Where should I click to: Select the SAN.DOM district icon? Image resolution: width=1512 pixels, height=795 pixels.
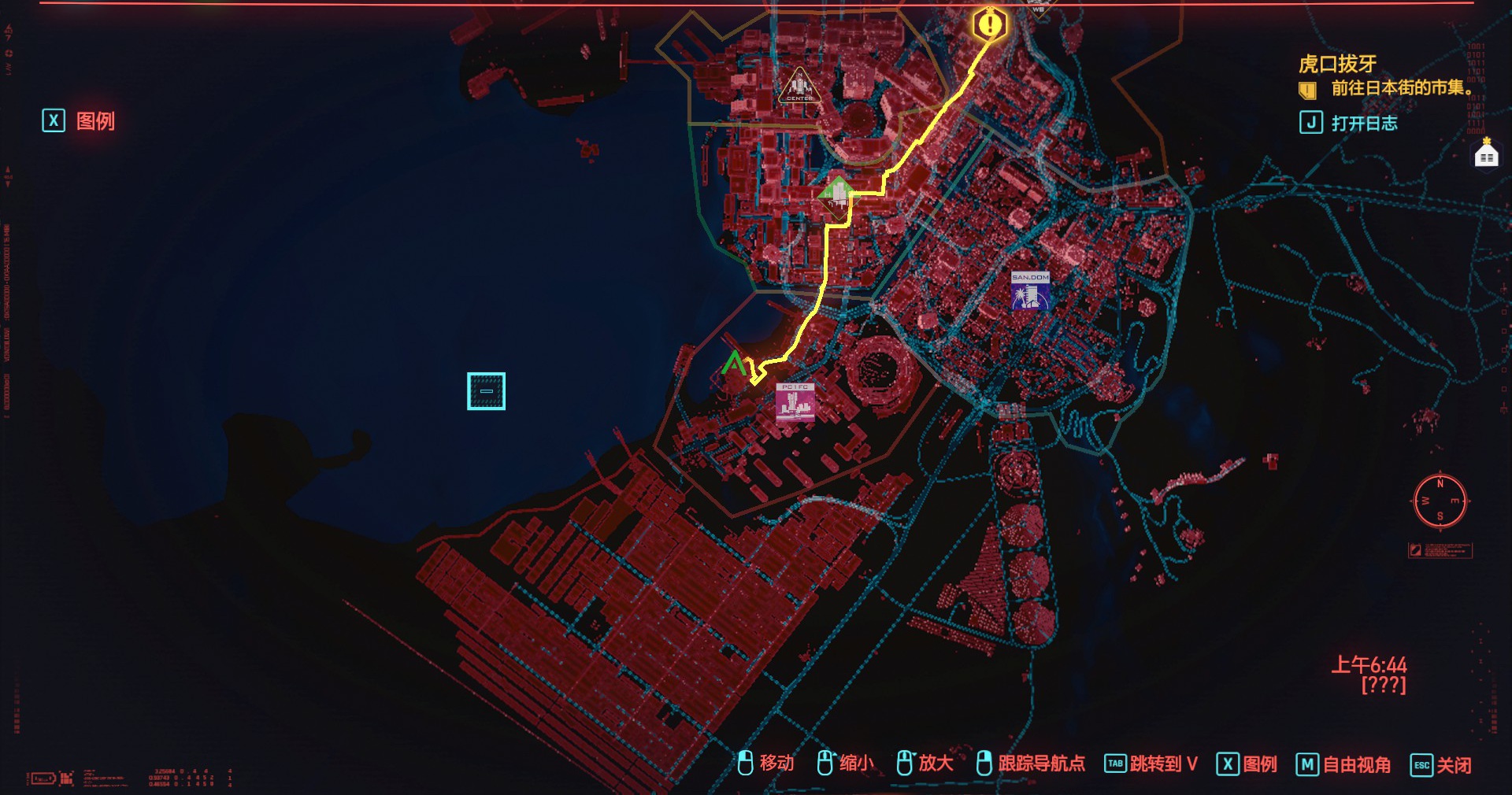pyautogui.click(x=1030, y=290)
